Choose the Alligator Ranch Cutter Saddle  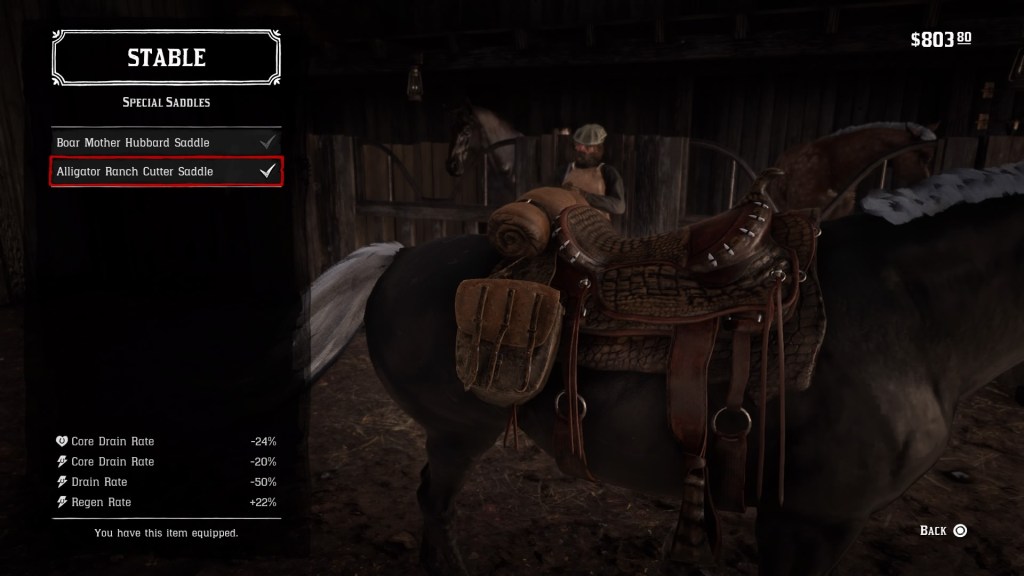[x=166, y=172]
